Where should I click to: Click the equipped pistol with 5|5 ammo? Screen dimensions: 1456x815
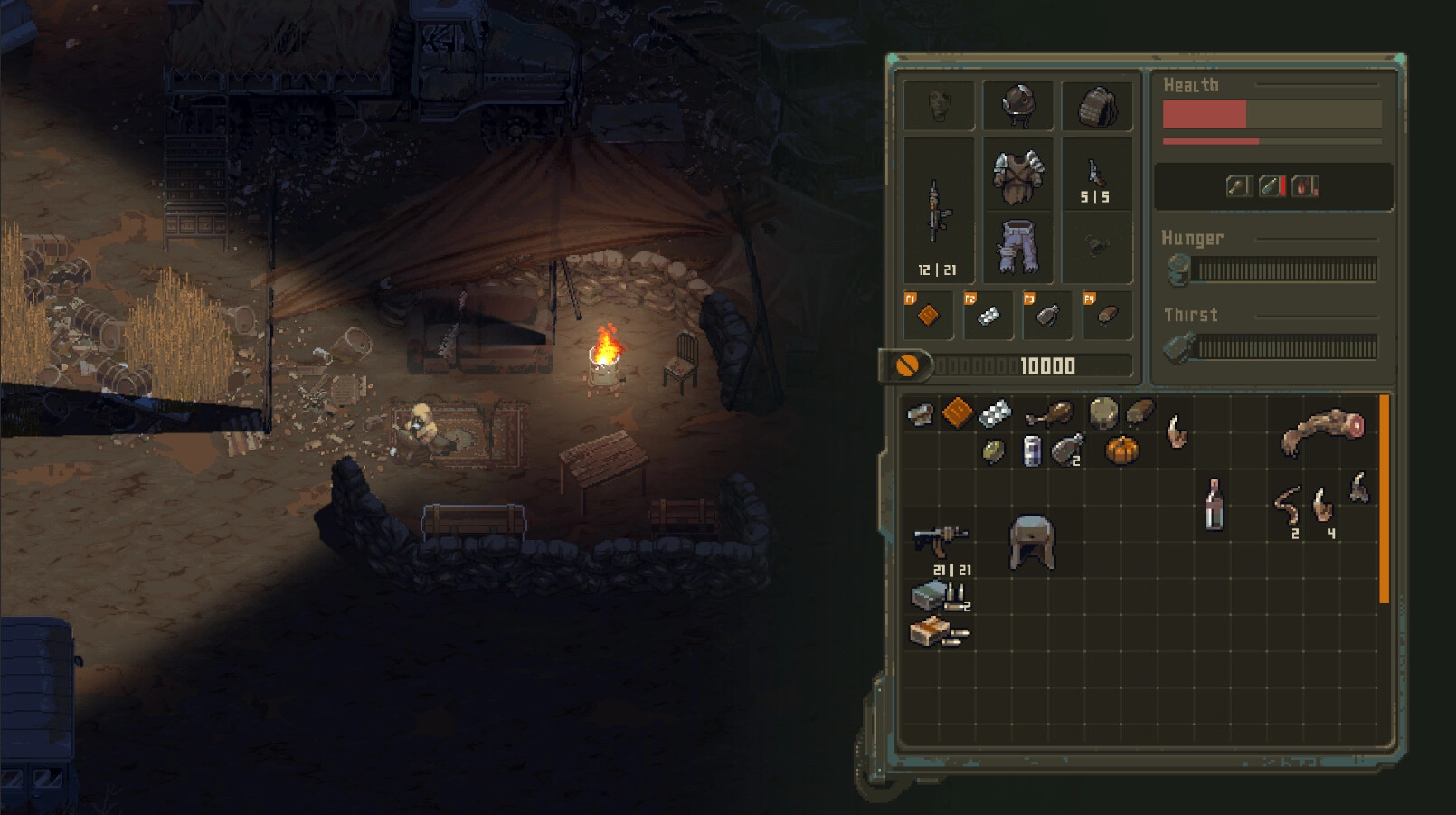(x=1095, y=175)
